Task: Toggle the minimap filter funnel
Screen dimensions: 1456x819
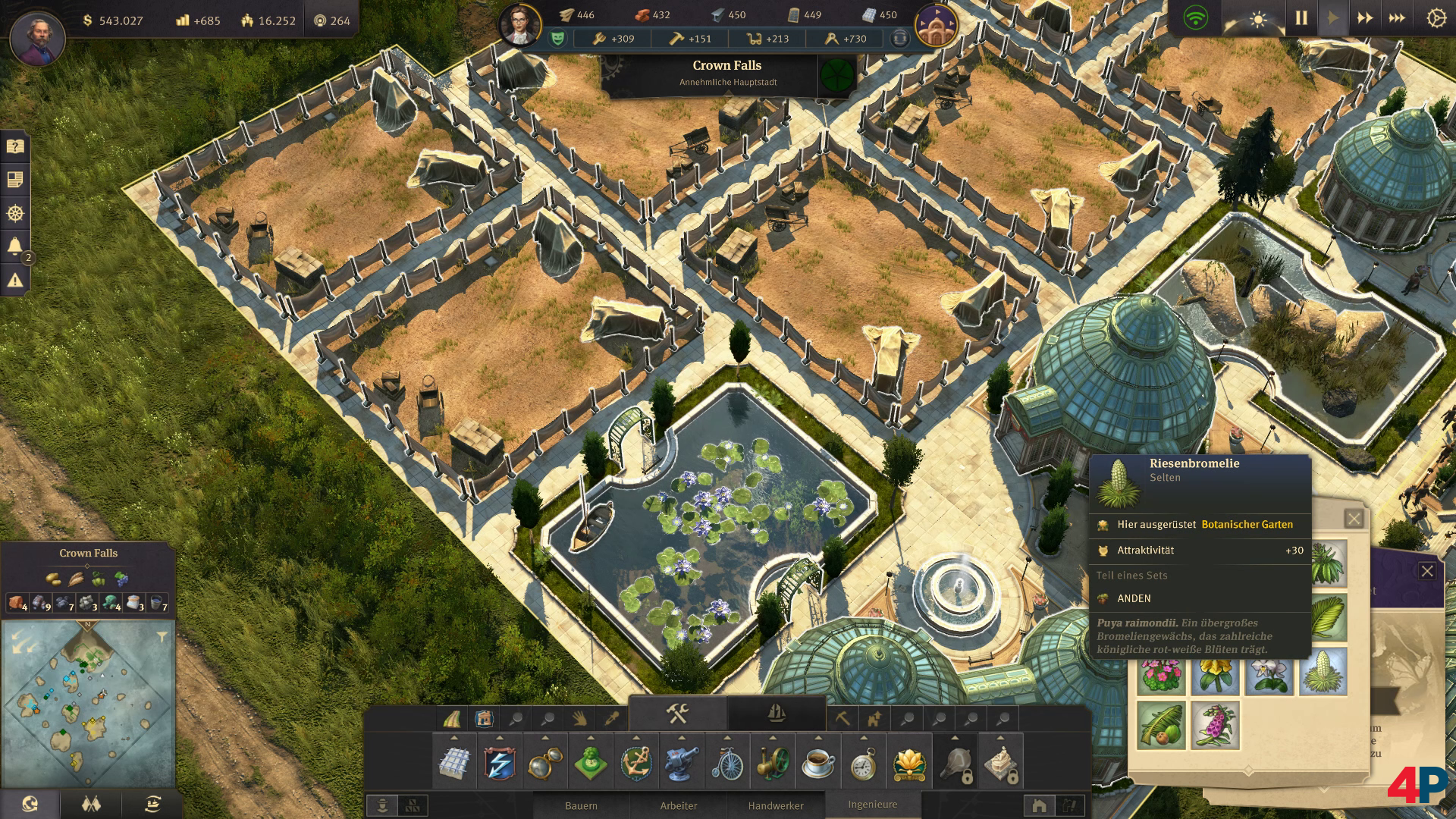Action: coord(162,638)
